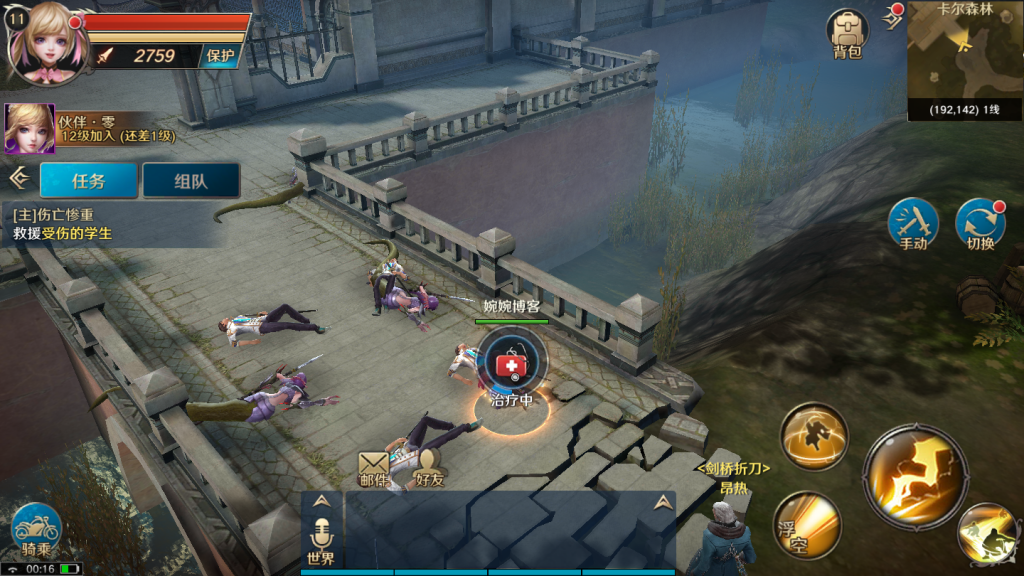Tap the 切换 target switch button
Screen dimensions: 1024x576
[x=980, y=223]
